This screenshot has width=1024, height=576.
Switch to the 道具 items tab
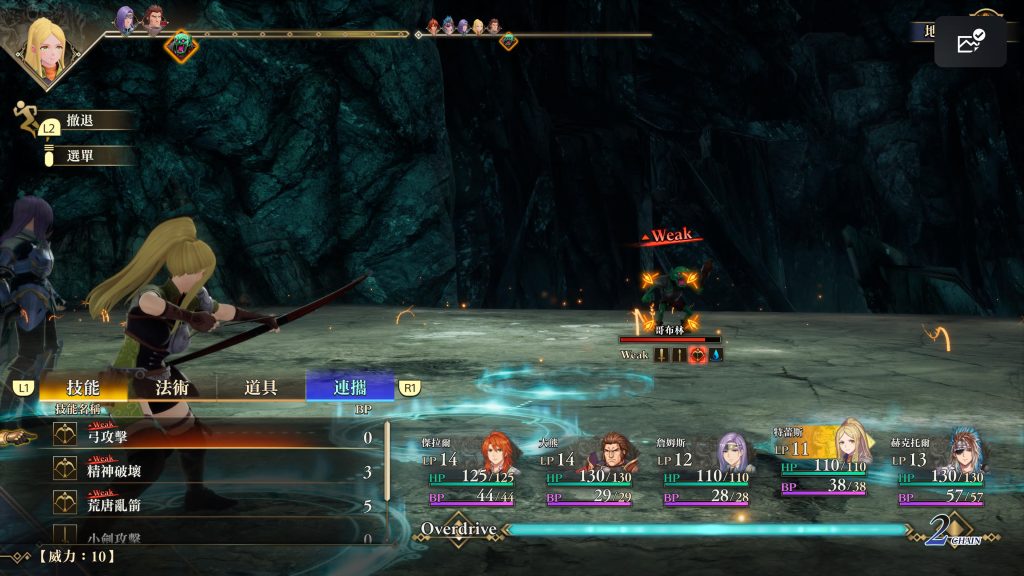click(x=260, y=388)
